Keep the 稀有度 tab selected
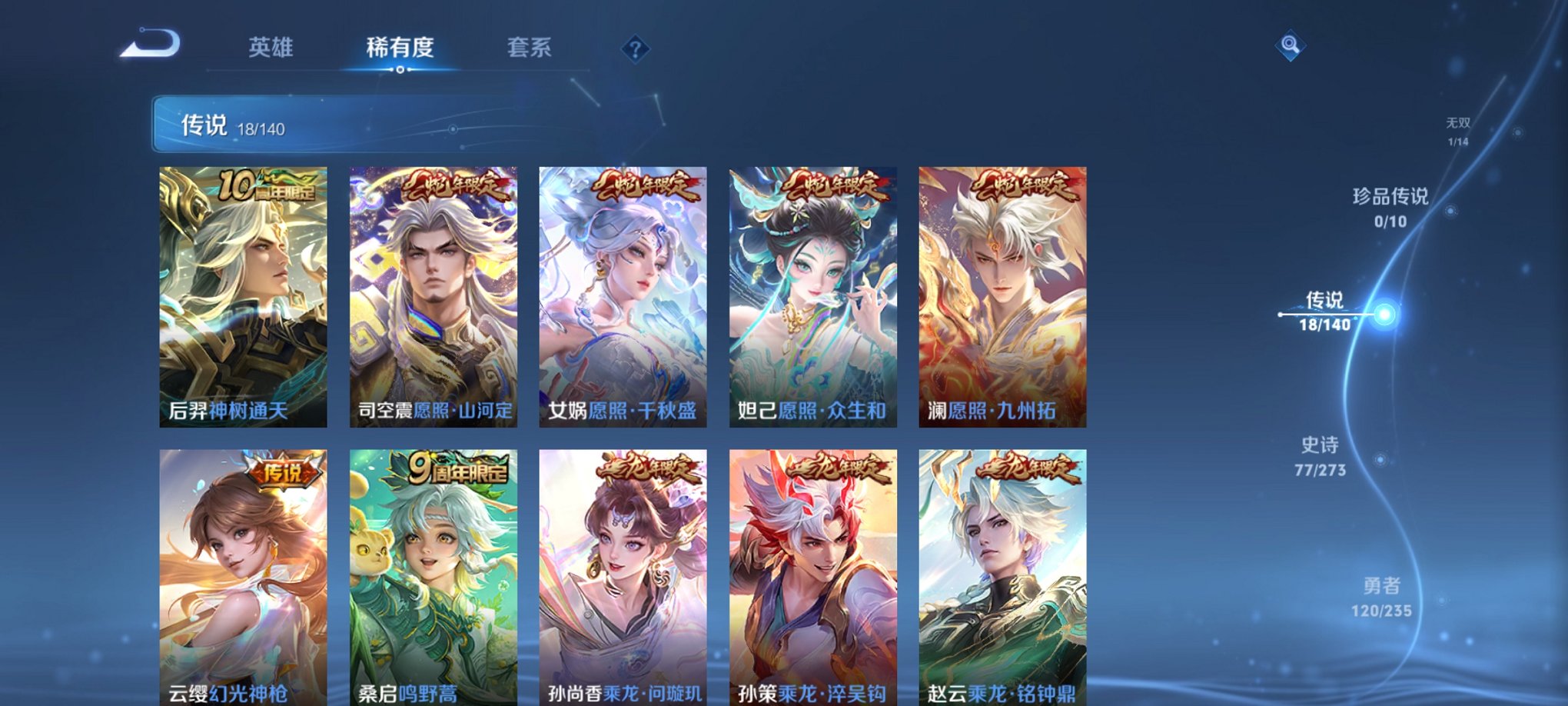 400,48
